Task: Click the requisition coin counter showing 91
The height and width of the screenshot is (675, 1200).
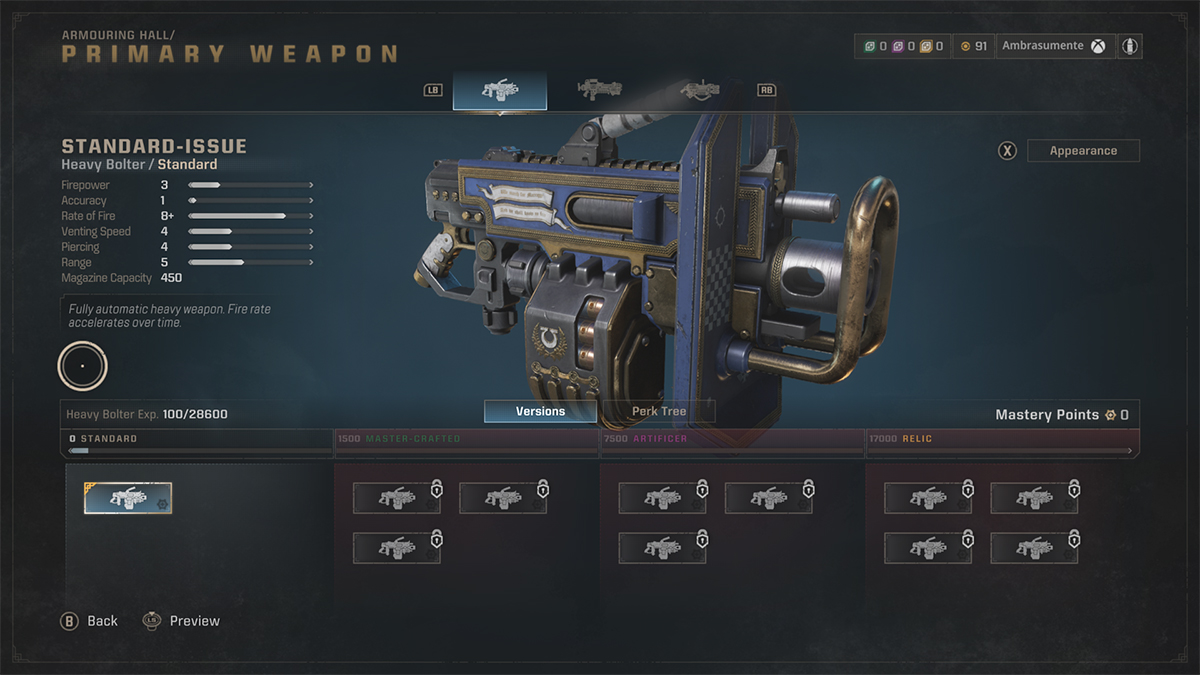Action: tap(973, 46)
